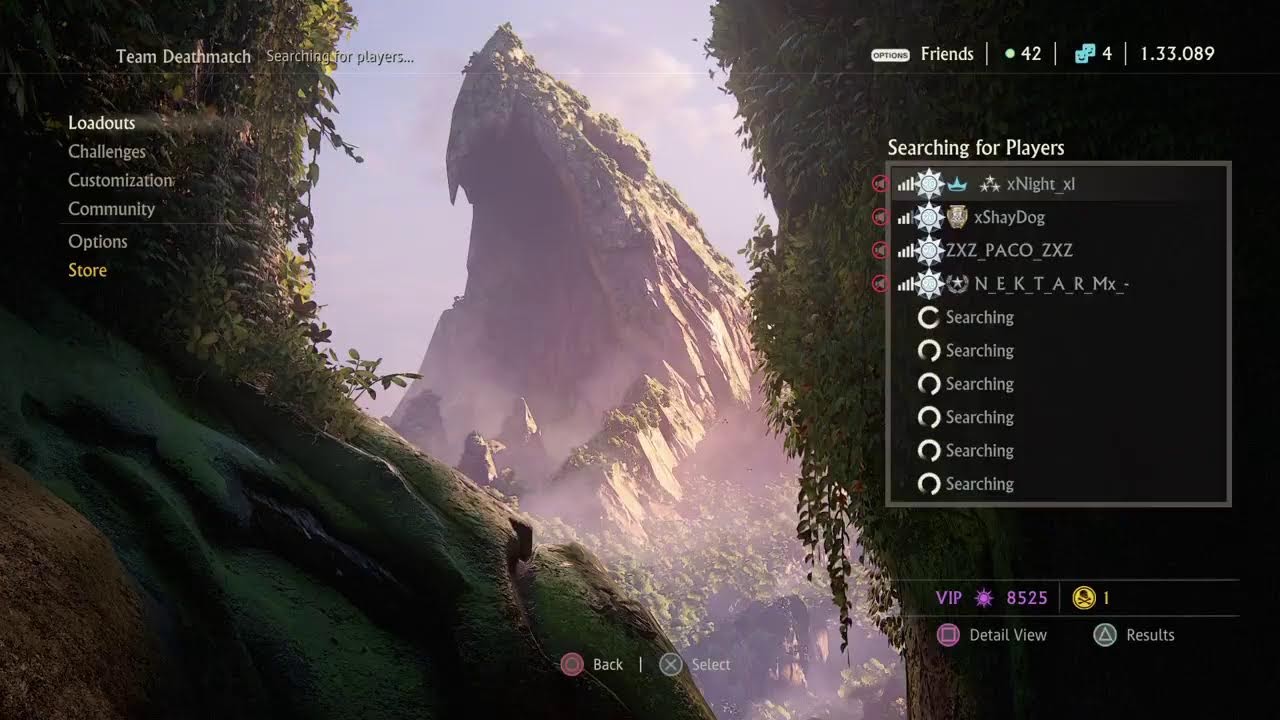The width and height of the screenshot is (1280, 720).
Task: Go to Customization
Action: click(120, 181)
